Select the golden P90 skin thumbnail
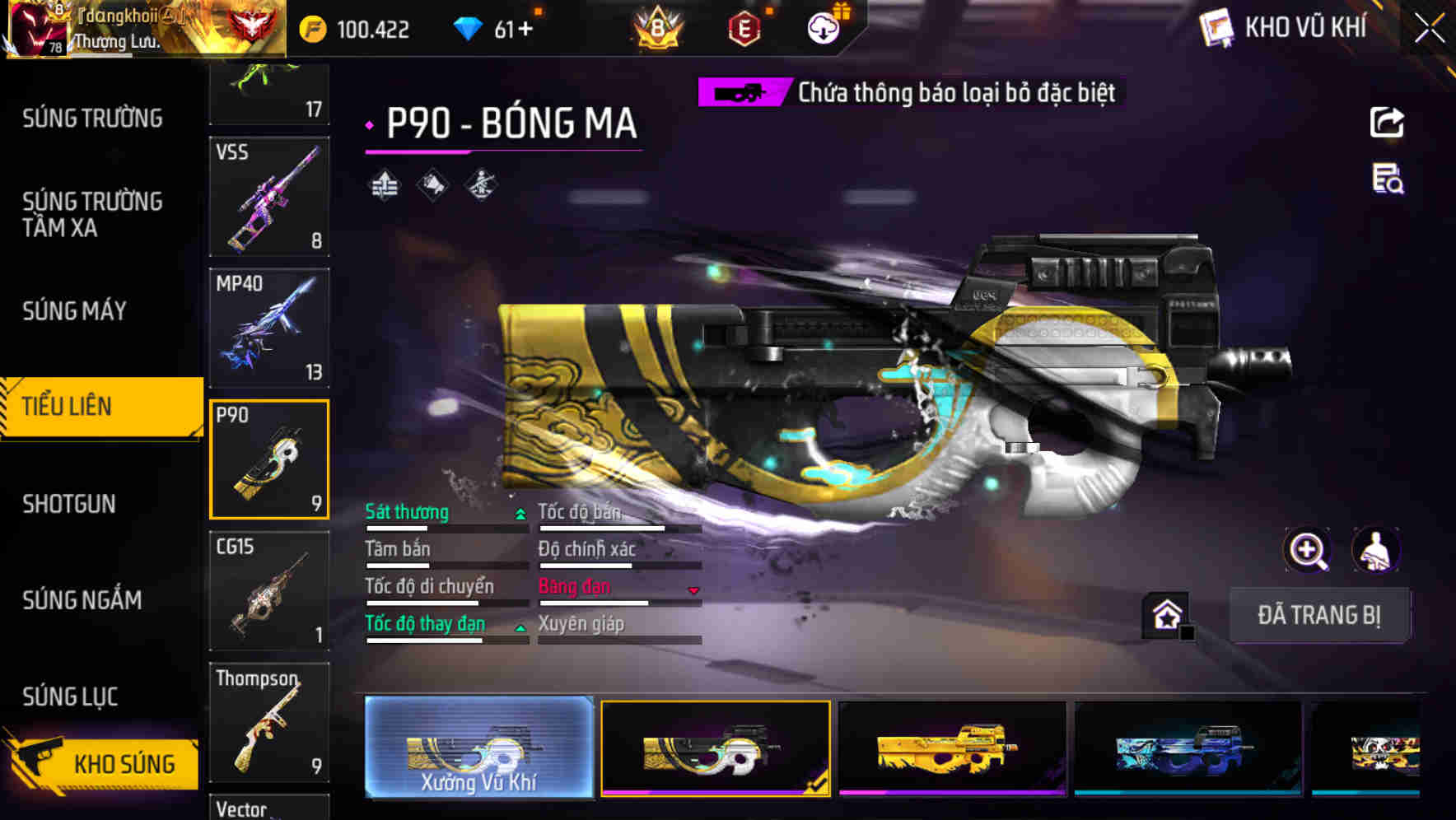This screenshot has height=820, width=1456. 951,749
